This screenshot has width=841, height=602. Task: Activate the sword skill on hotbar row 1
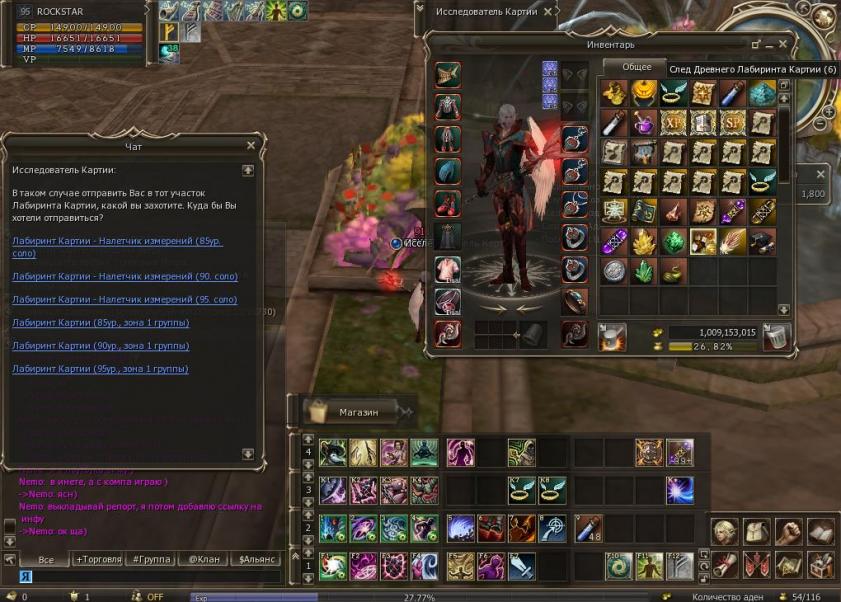[522, 566]
